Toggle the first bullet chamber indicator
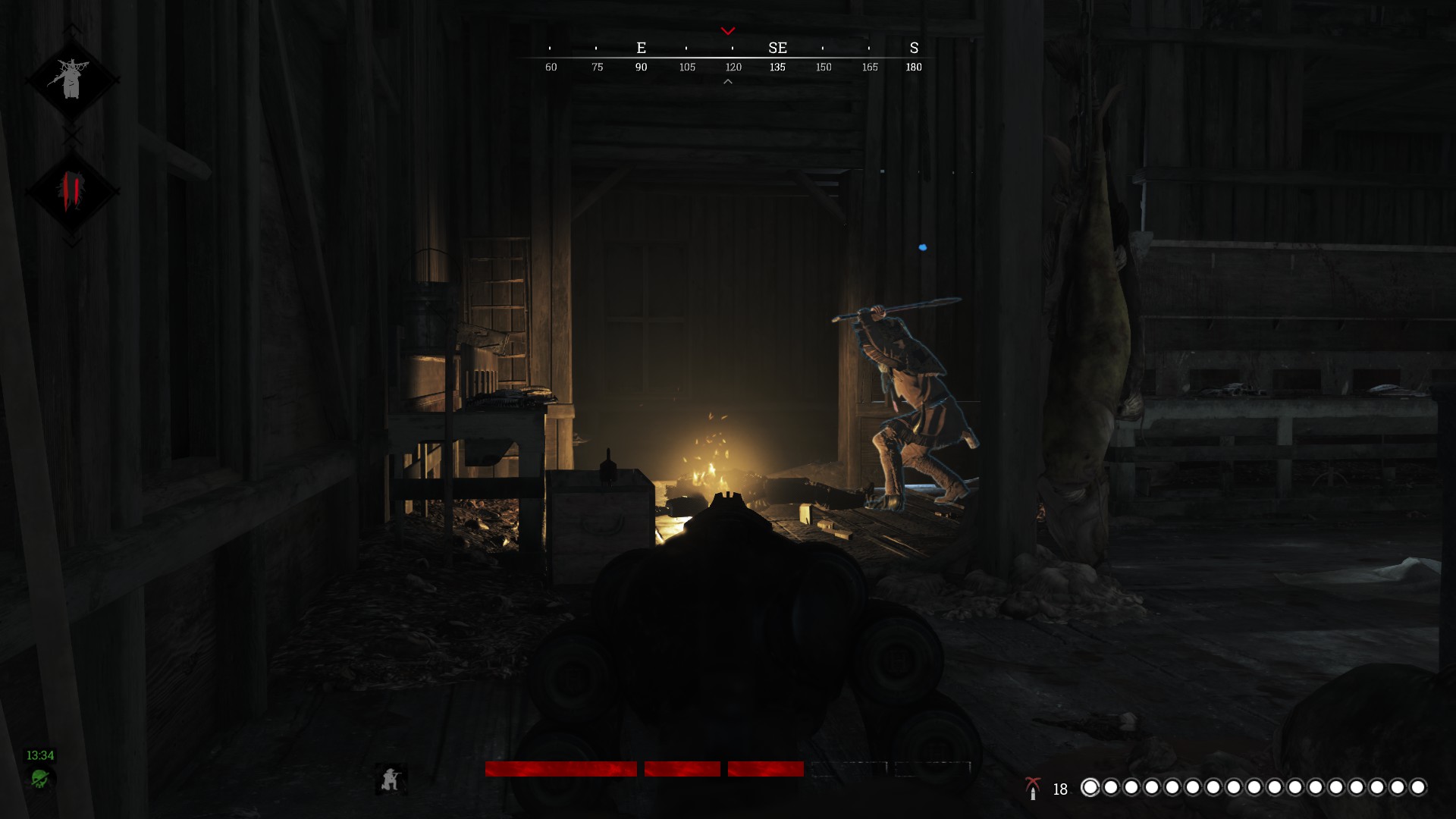 pyautogui.click(x=1090, y=789)
